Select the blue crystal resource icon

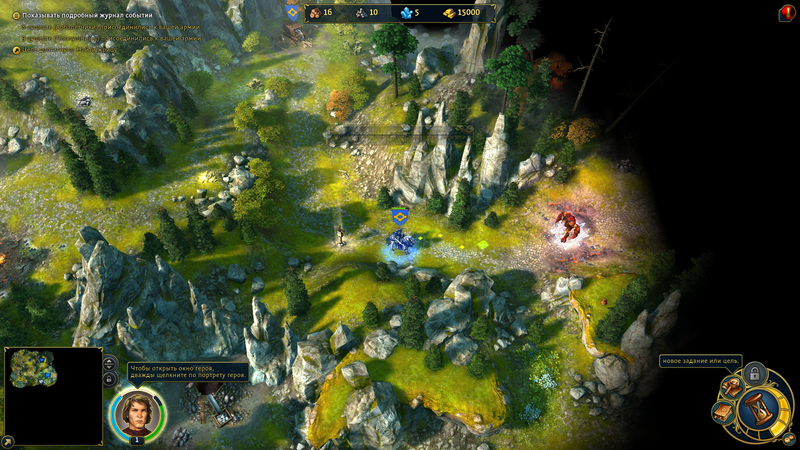point(406,13)
